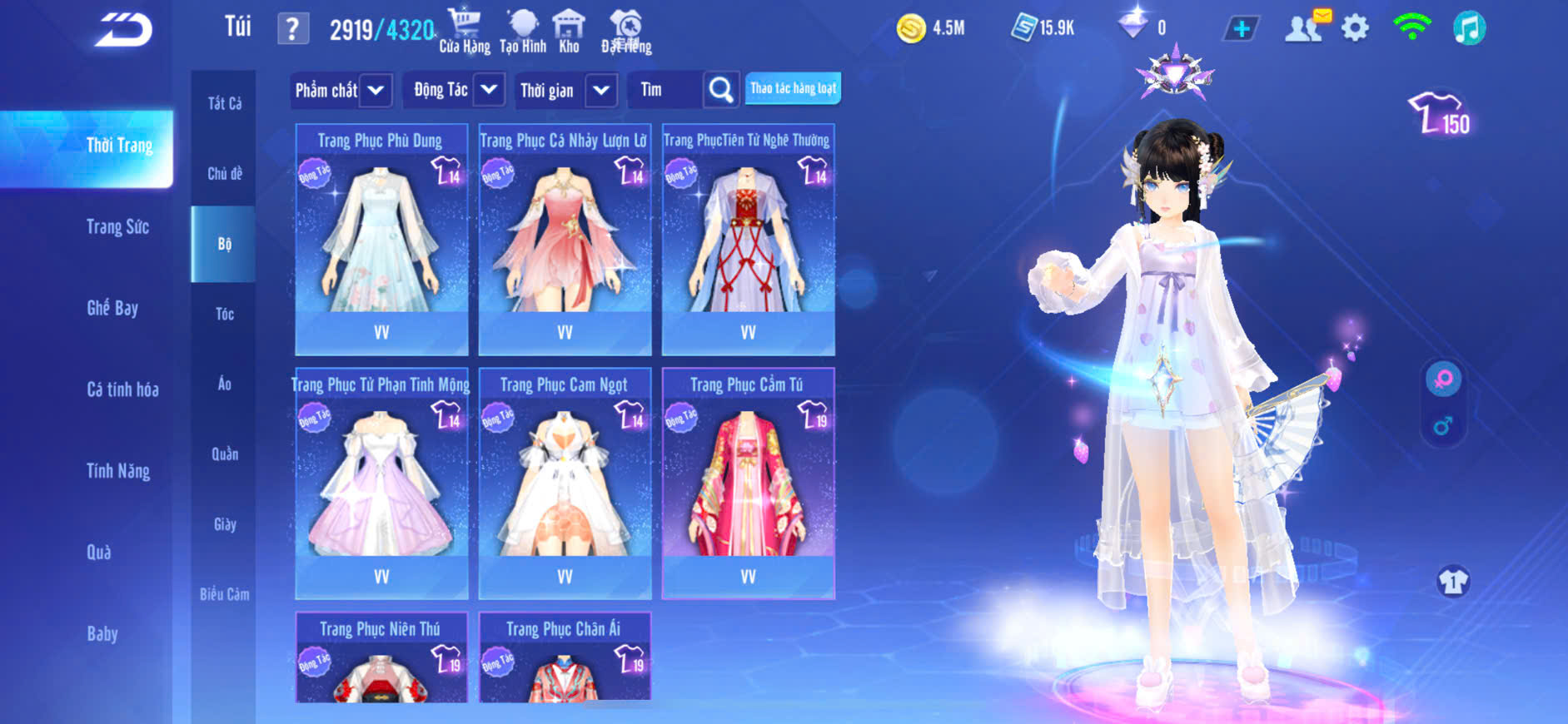
Task: Show the Tất Cả subcategory
Action: [x=225, y=103]
